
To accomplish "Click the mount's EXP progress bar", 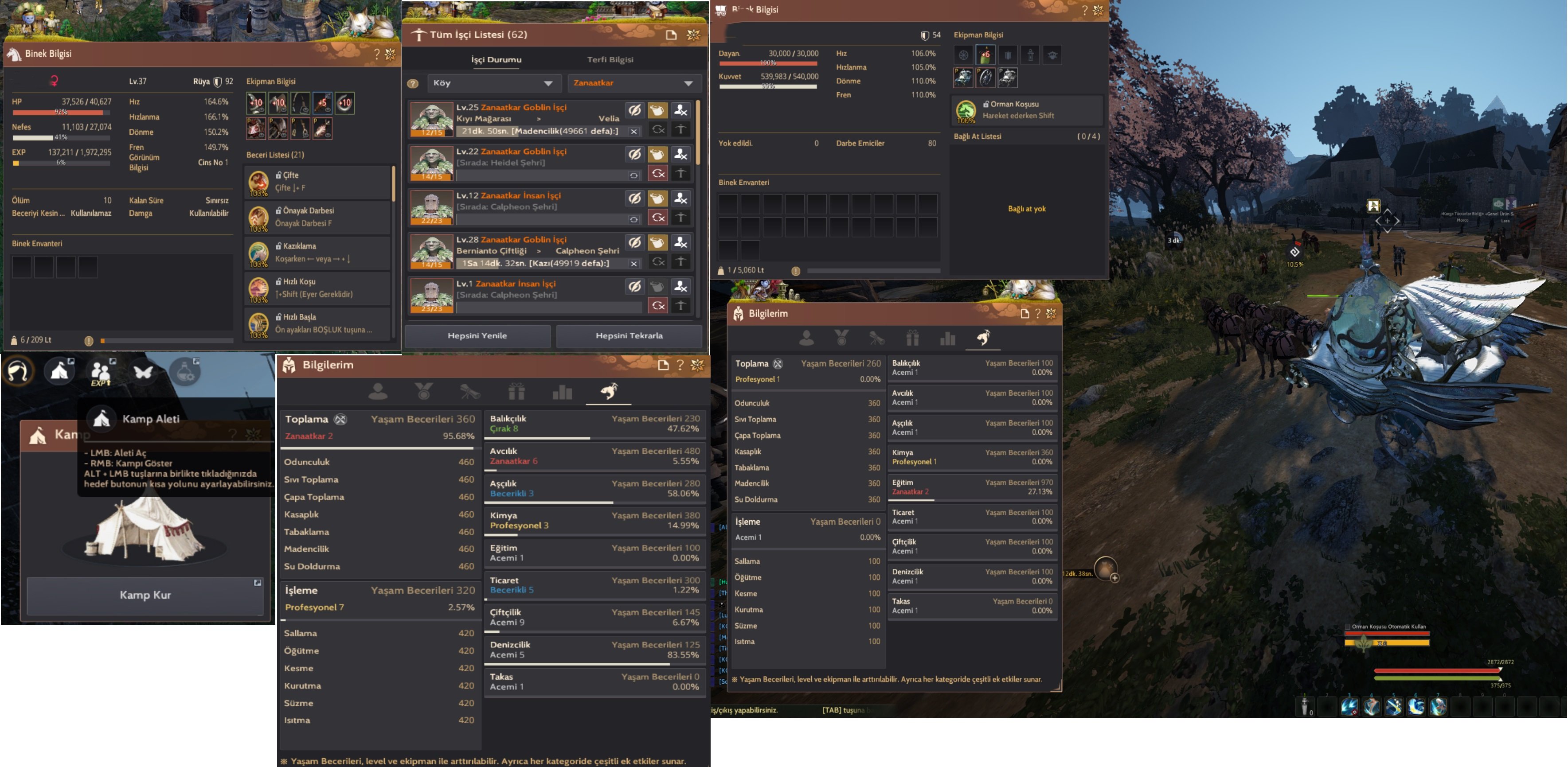I will tap(61, 163).
